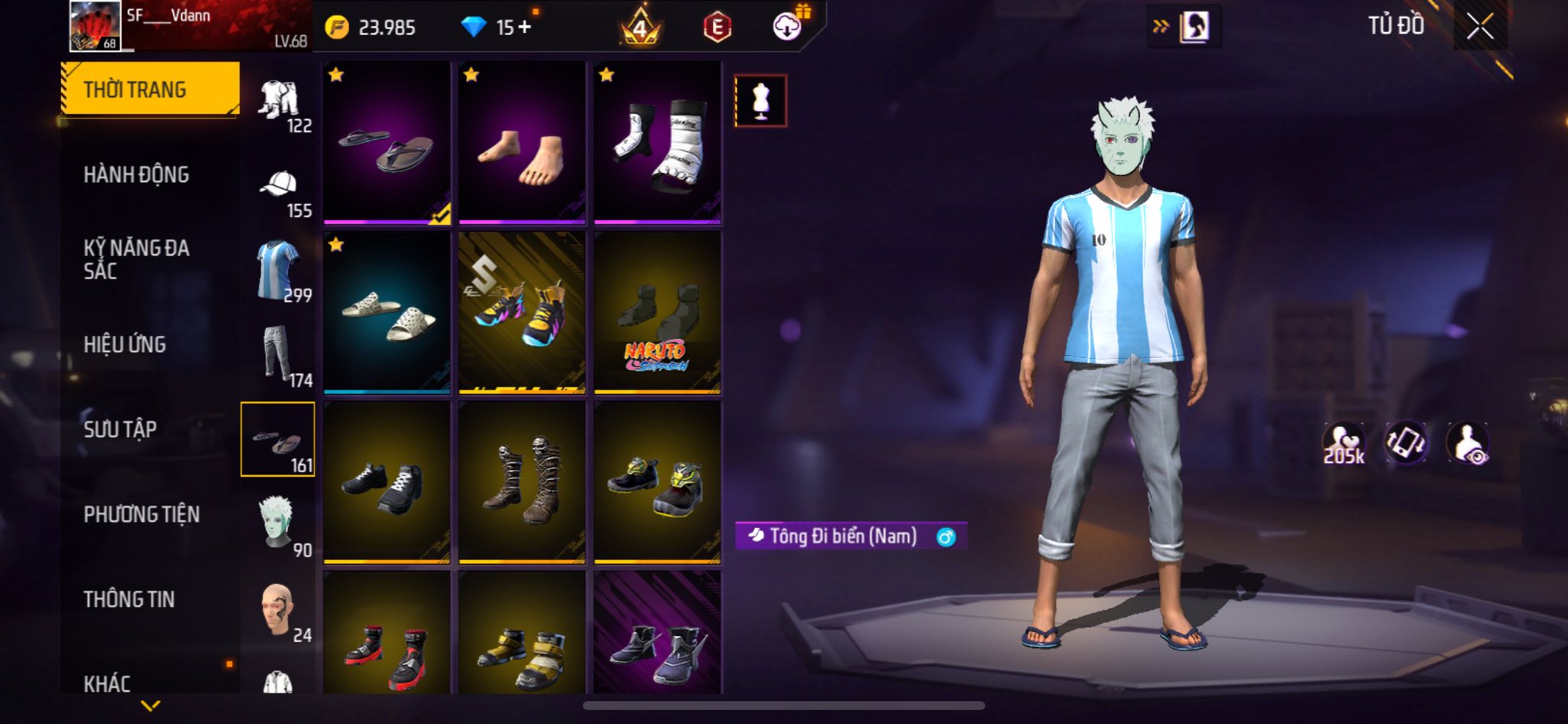Open the mask category with white-haired face
The width and height of the screenshot is (1568, 724).
click(x=279, y=523)
